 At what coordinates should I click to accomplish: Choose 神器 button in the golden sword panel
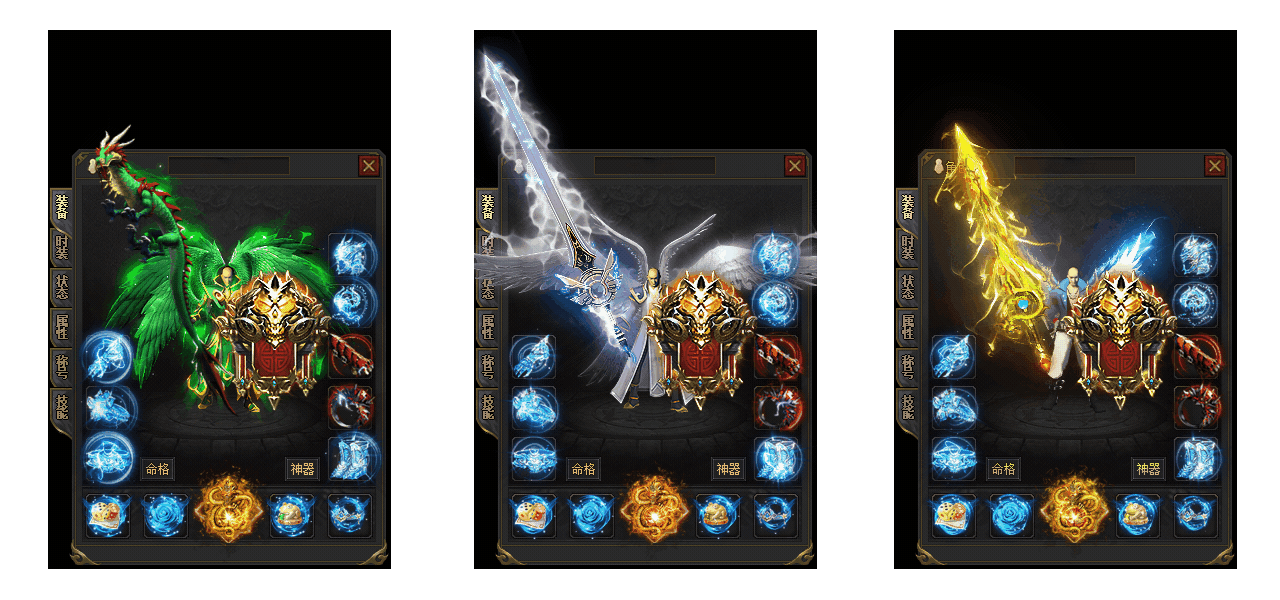pos(1148,469)
